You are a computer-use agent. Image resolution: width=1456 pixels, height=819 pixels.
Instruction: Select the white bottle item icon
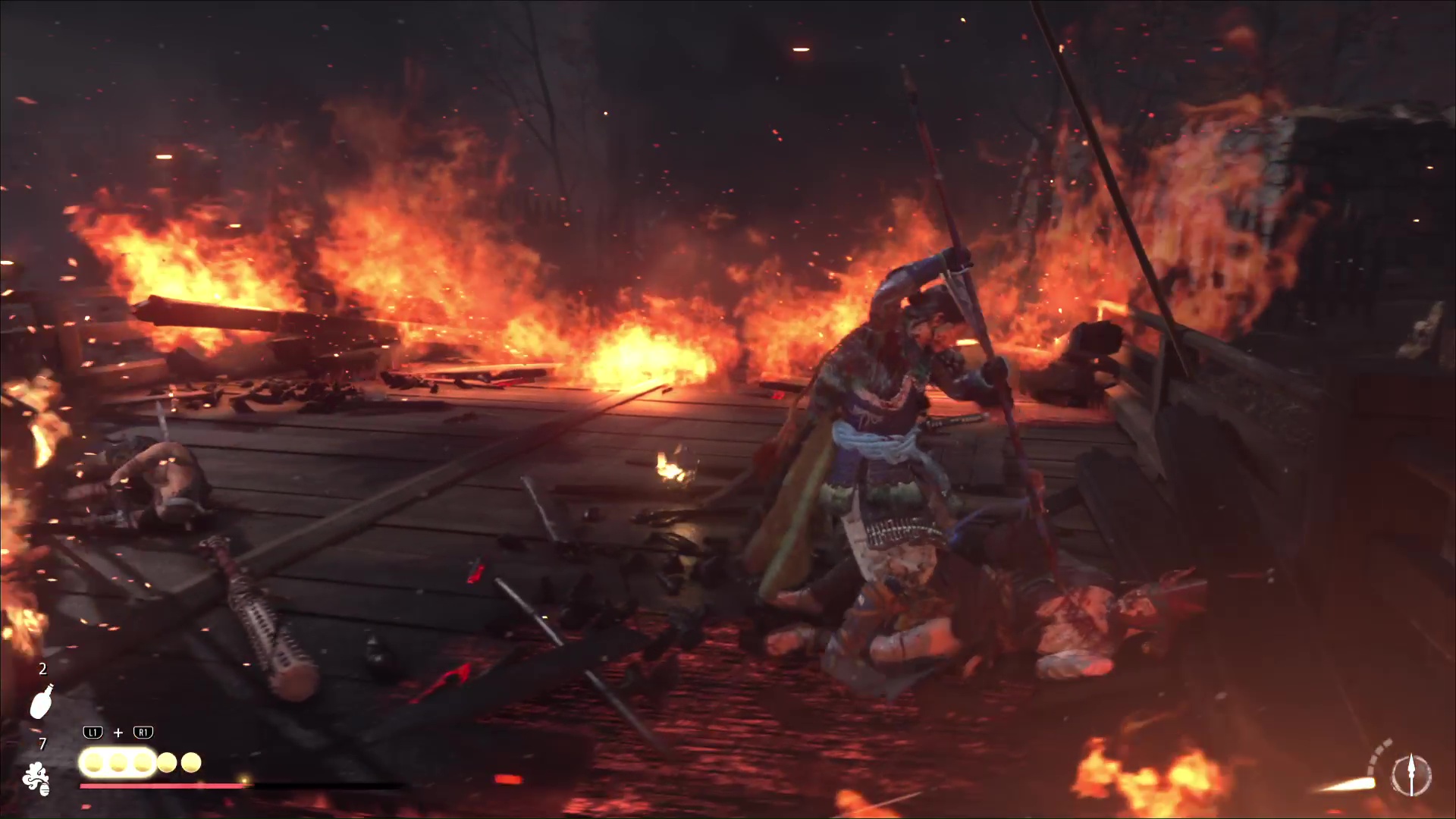(x=42, y=701)
